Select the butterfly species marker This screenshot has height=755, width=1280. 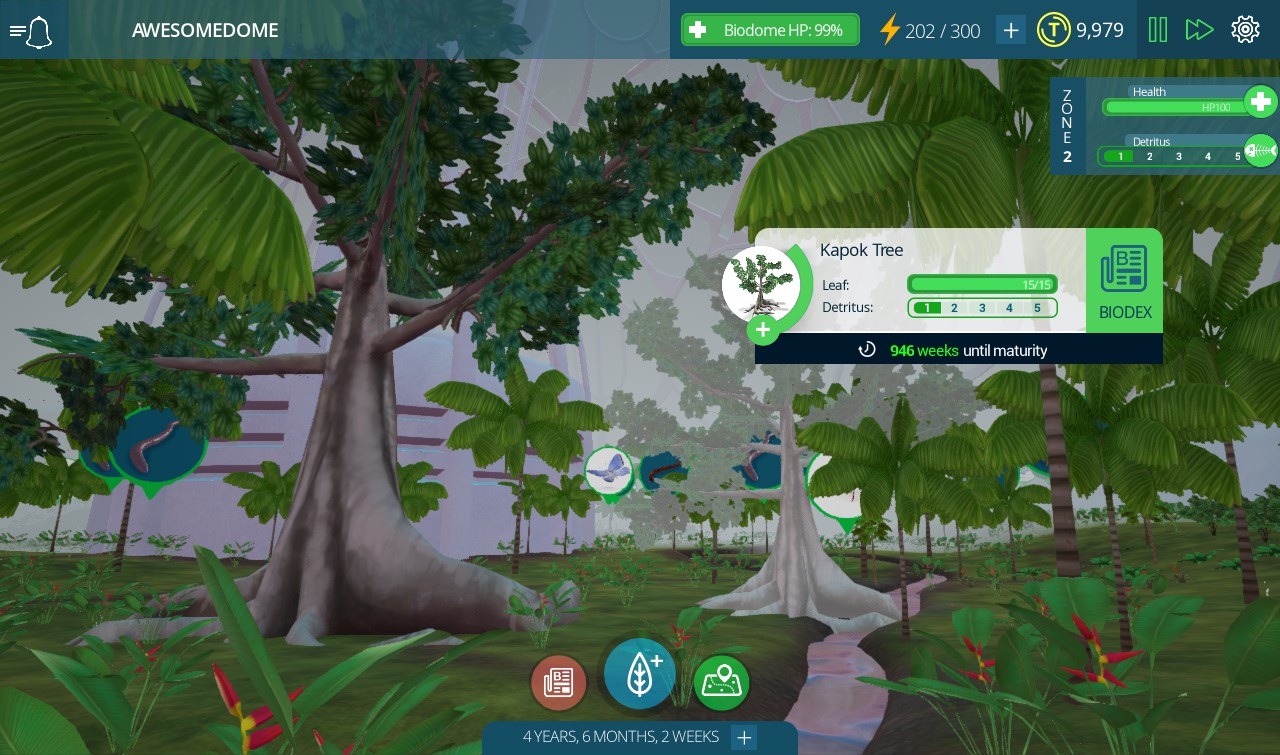point(608,470)
